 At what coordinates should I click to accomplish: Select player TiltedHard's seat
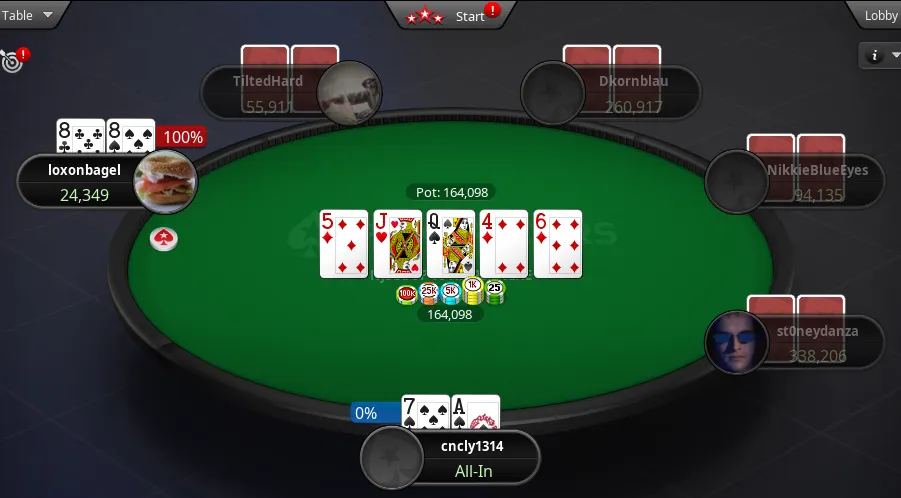point(268,91)
